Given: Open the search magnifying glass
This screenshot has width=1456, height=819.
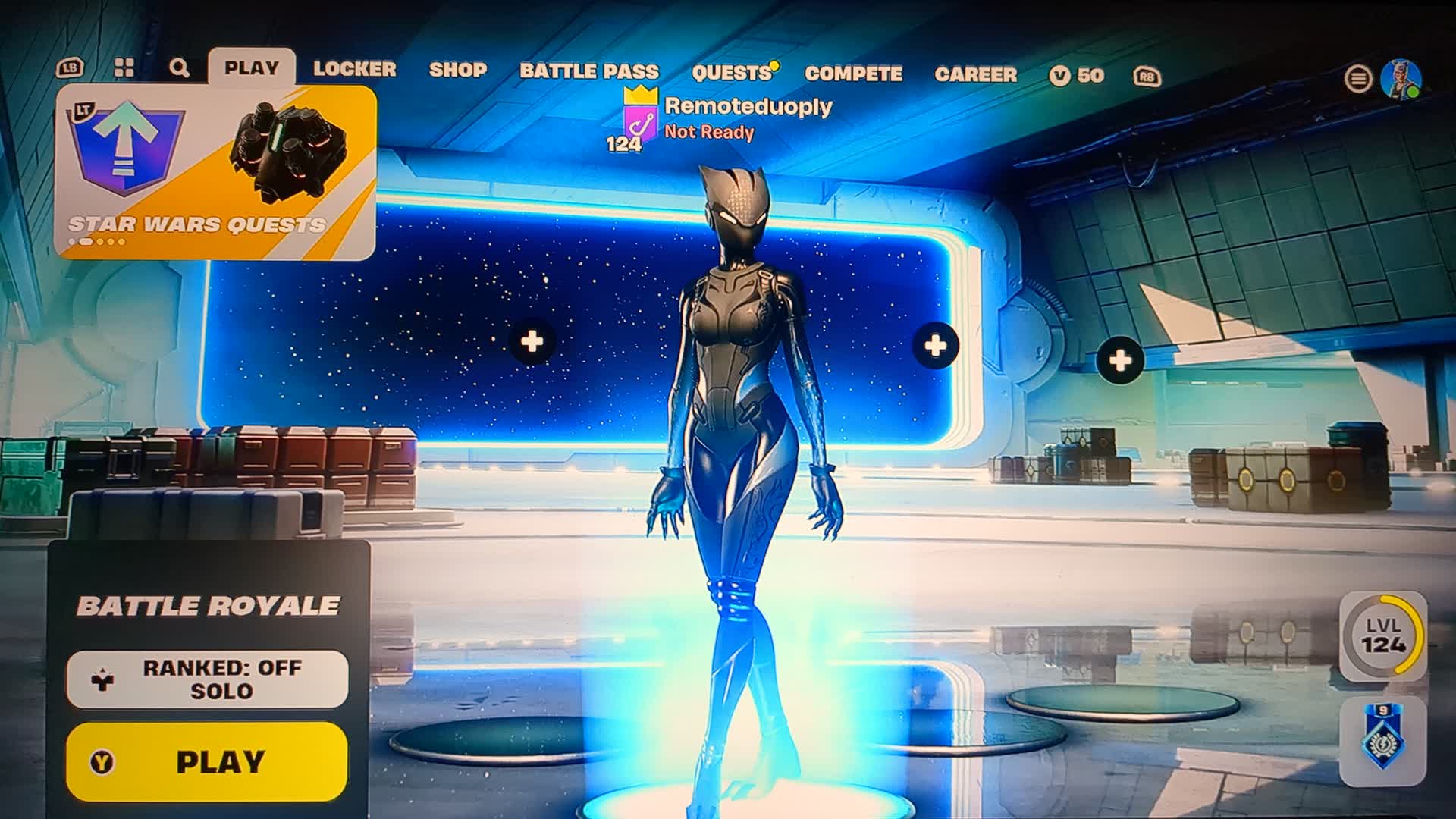Looking at the screenshot, I should (x=179, y=68).
